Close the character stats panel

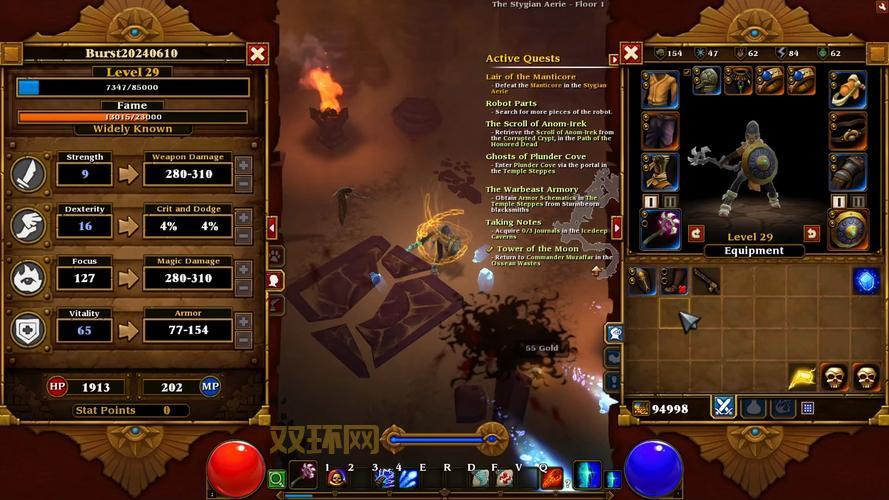click(258, 54)
